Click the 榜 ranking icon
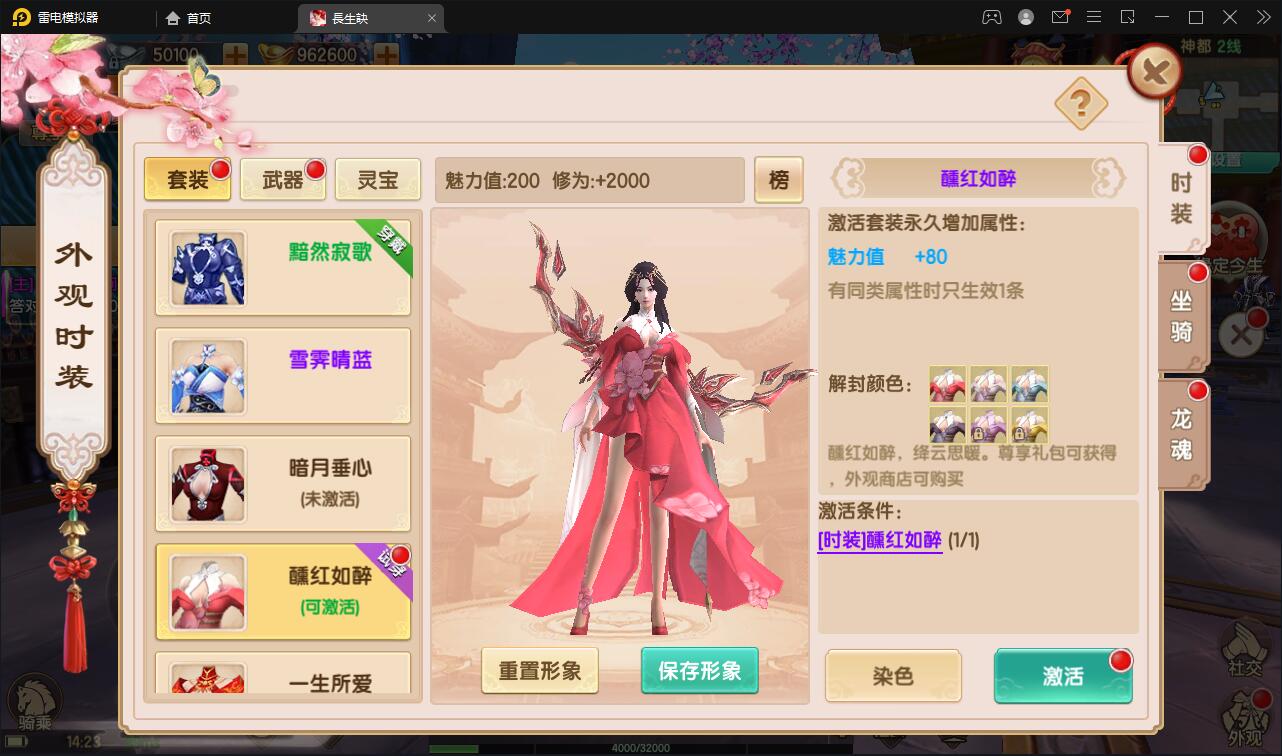Viewport: 1282px width, 756px height. [779, 180]
